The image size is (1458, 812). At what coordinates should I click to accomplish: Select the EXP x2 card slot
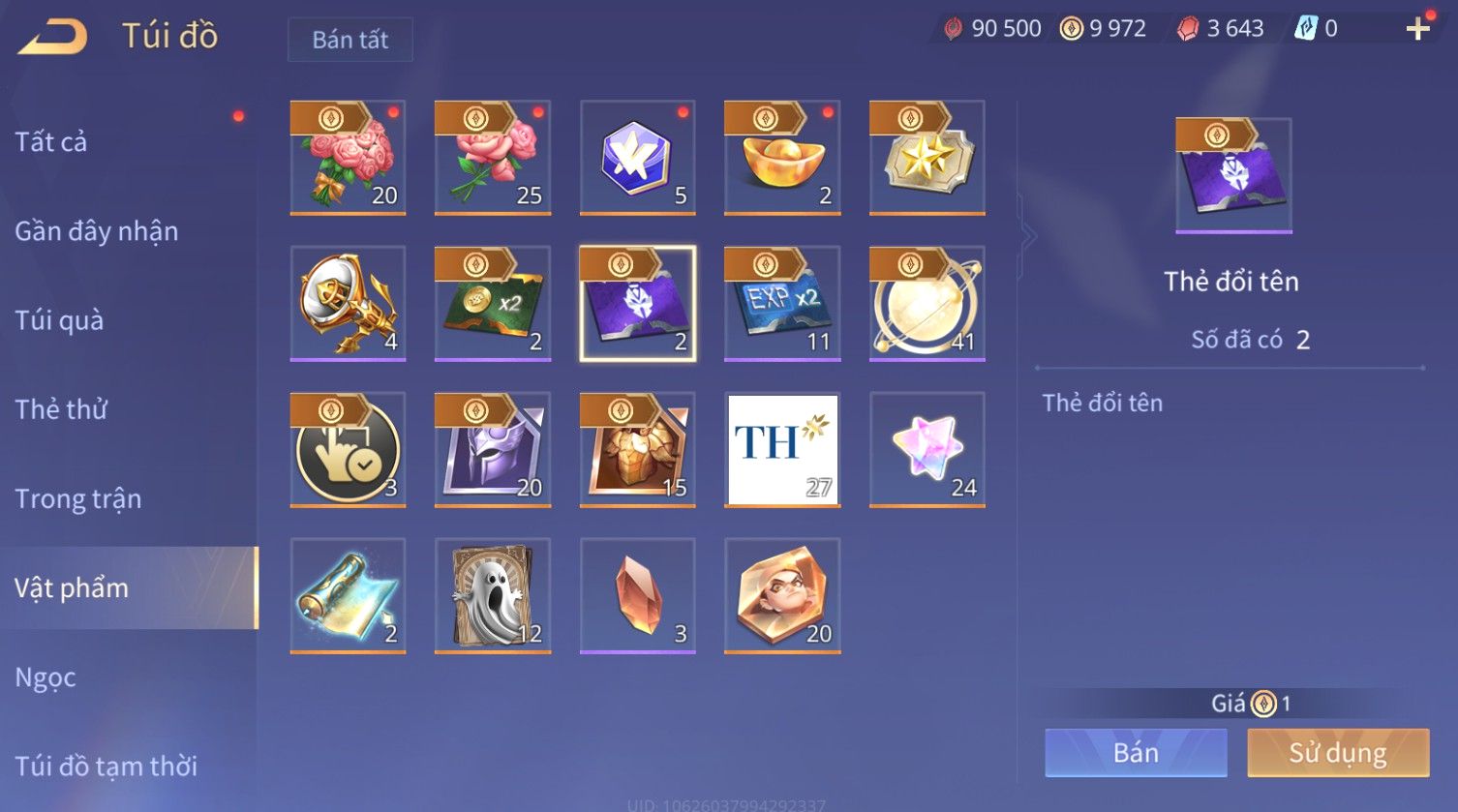coord(782,303)
